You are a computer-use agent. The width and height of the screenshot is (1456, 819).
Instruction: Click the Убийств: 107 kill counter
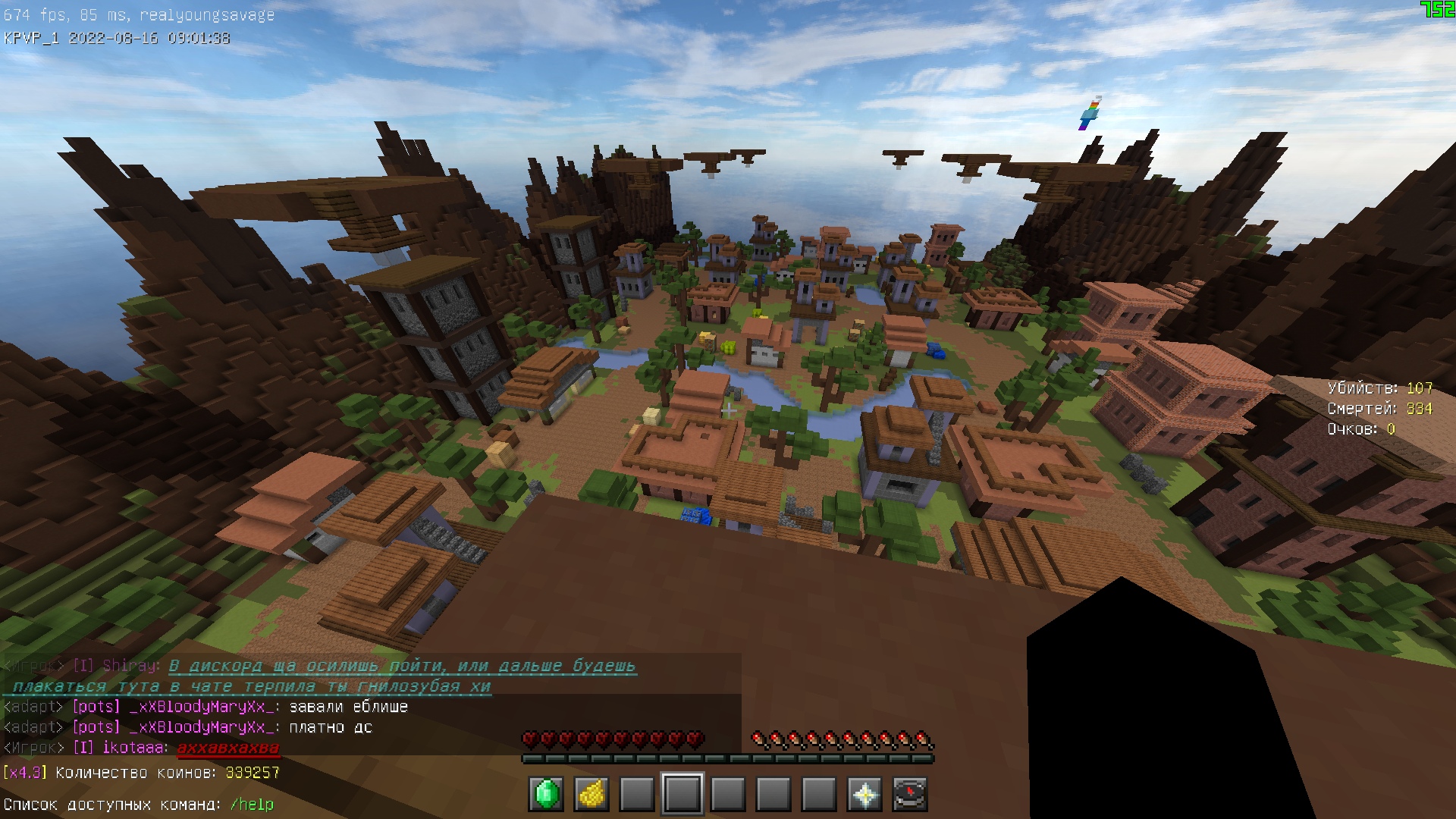(x=1378, y=388)
